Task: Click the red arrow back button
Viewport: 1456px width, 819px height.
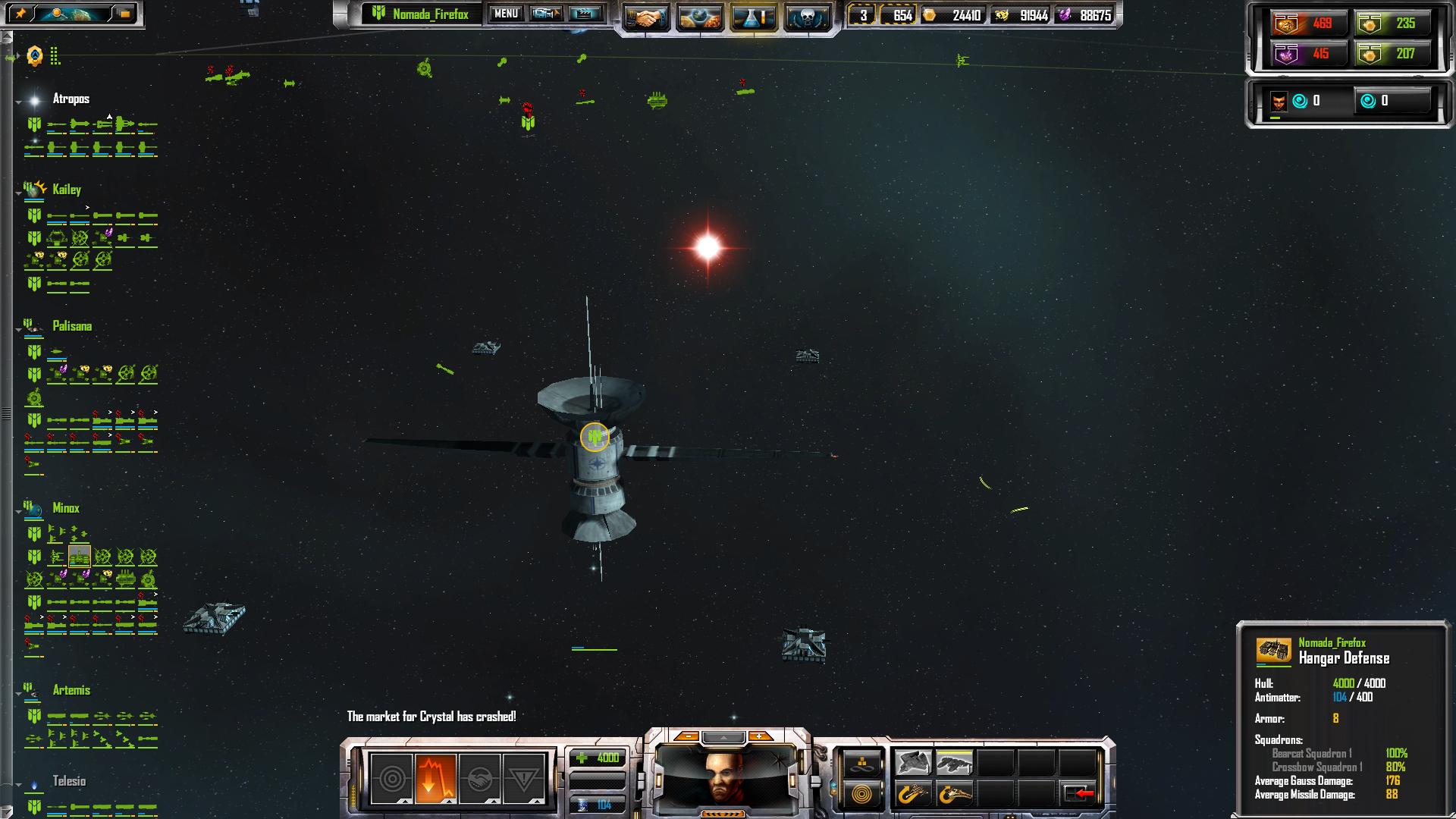Action: (1078, 794)
